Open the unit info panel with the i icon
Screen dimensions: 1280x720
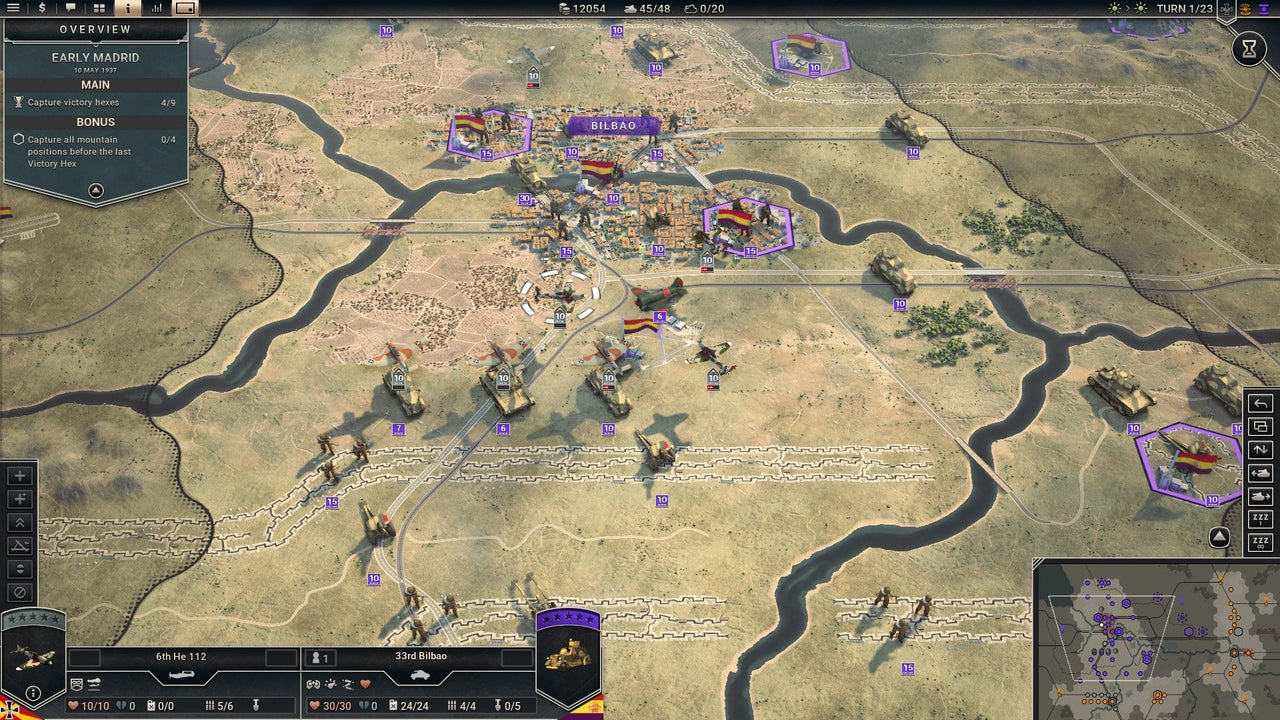128,8
